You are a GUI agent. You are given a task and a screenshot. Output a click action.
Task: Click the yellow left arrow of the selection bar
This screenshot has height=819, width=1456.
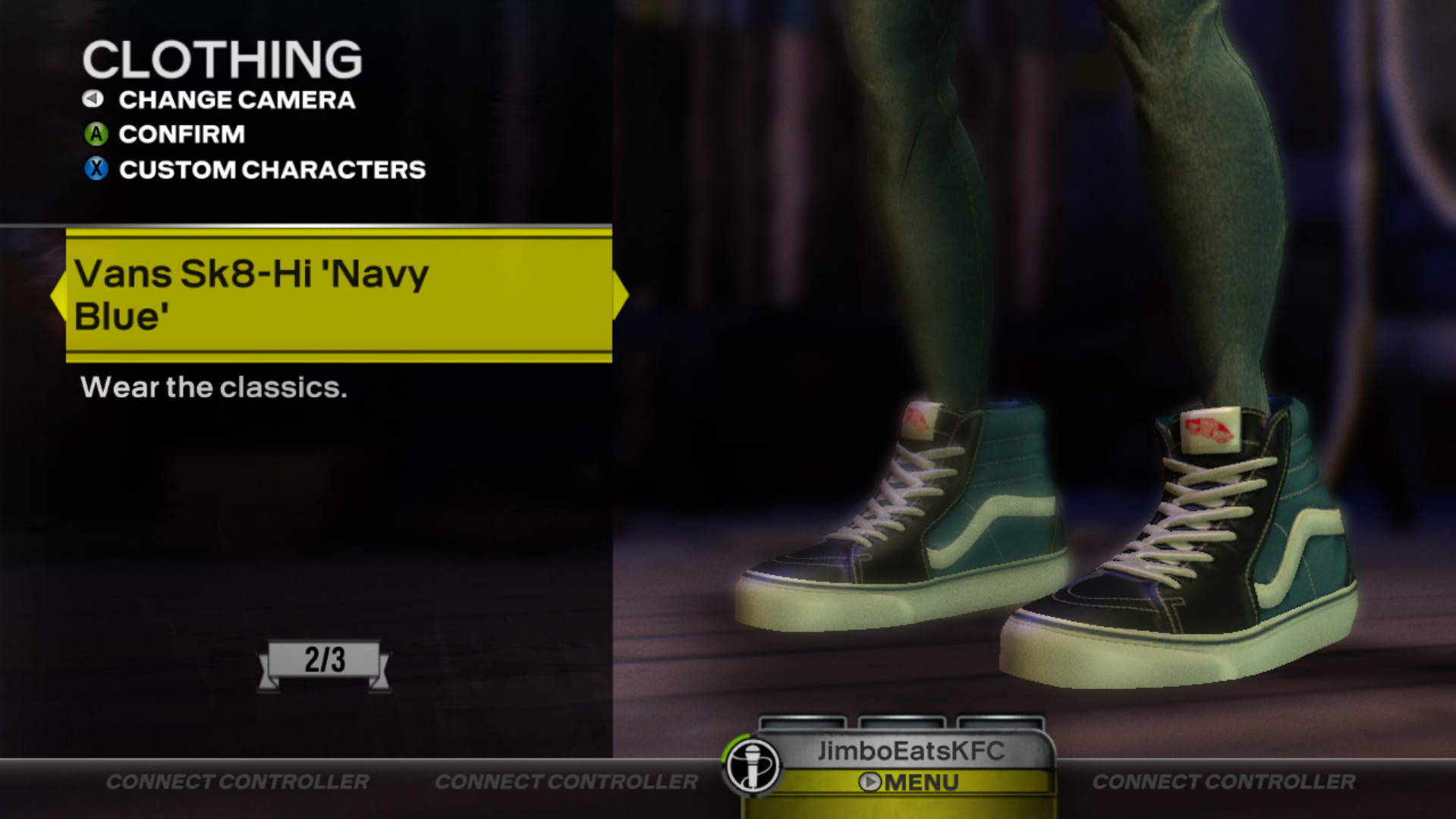[58, 294]
